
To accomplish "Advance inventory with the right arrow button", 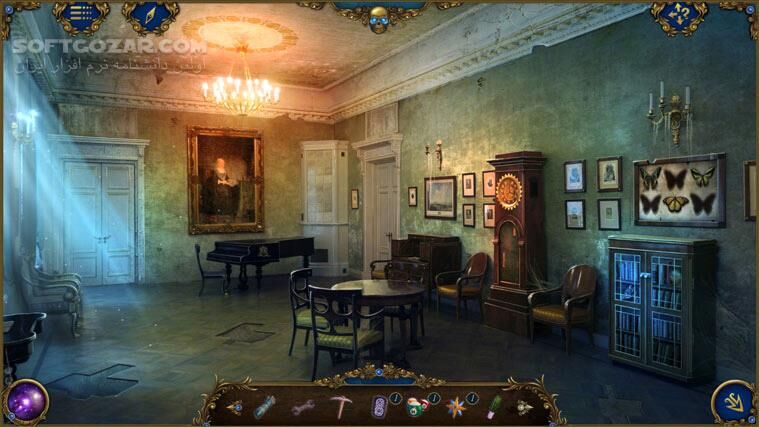I will [524, 407].
